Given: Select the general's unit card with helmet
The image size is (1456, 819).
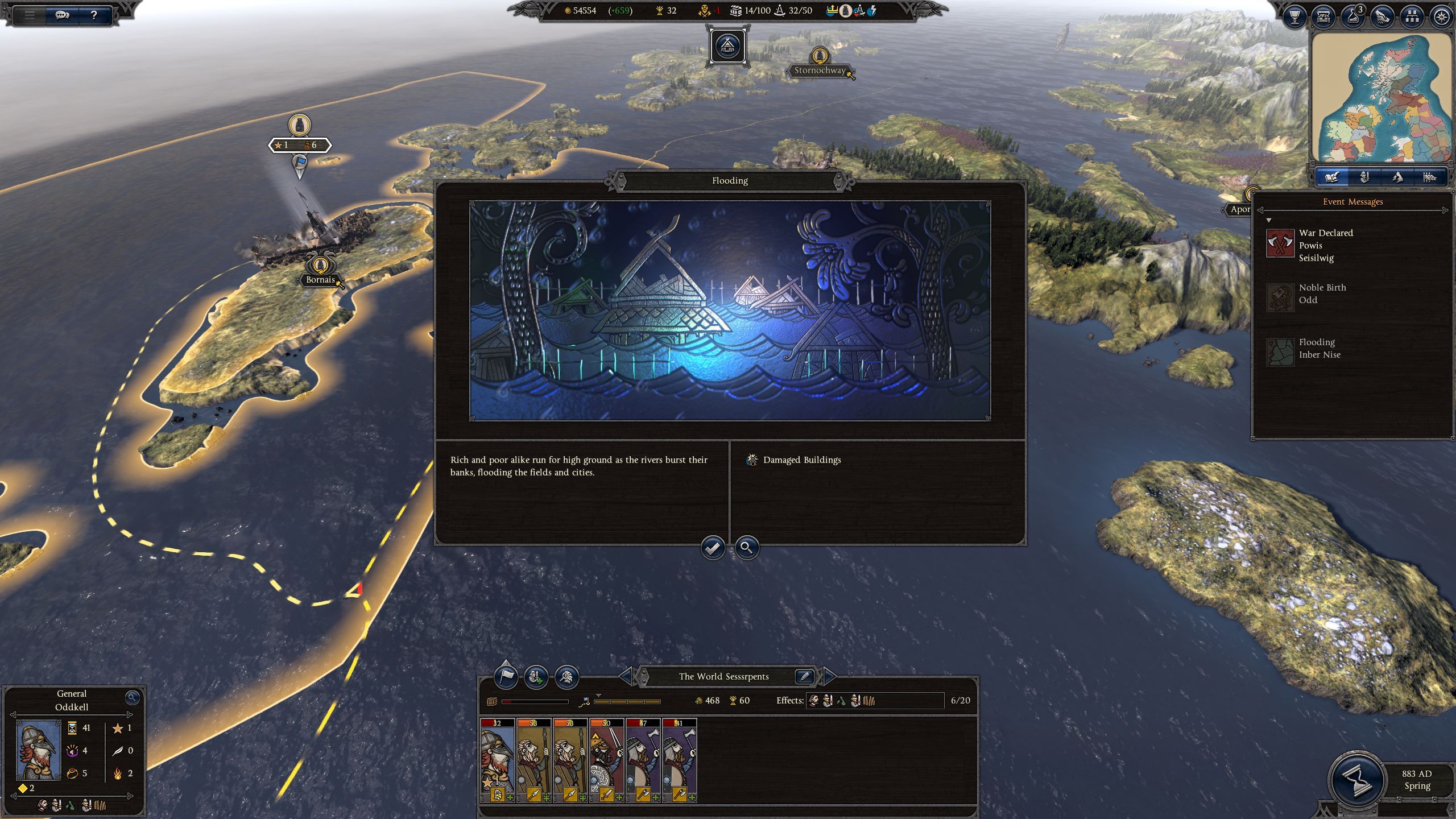Looking at the screenshot, I should 498,759.
